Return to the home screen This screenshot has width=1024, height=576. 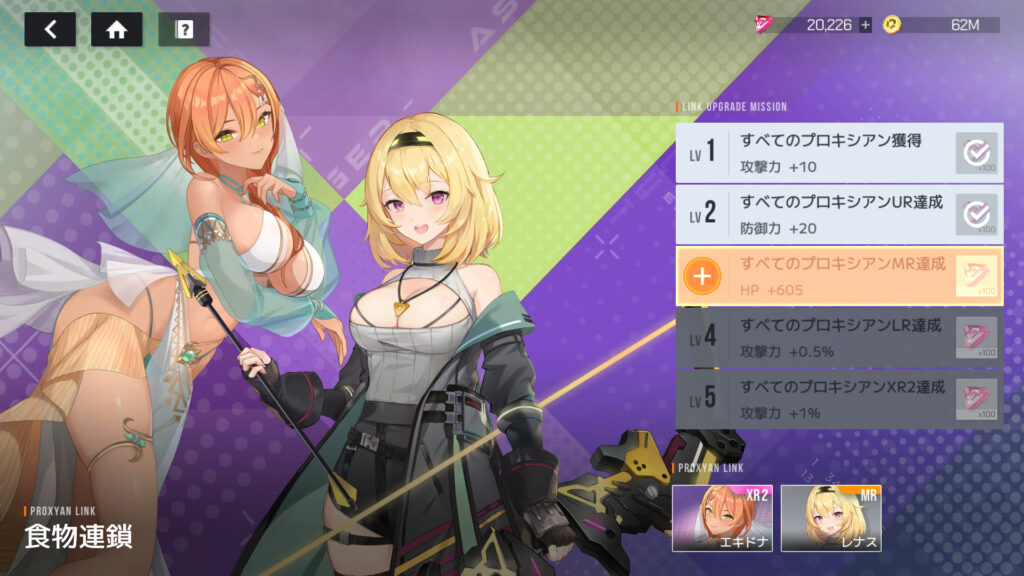tap(116, 29)
